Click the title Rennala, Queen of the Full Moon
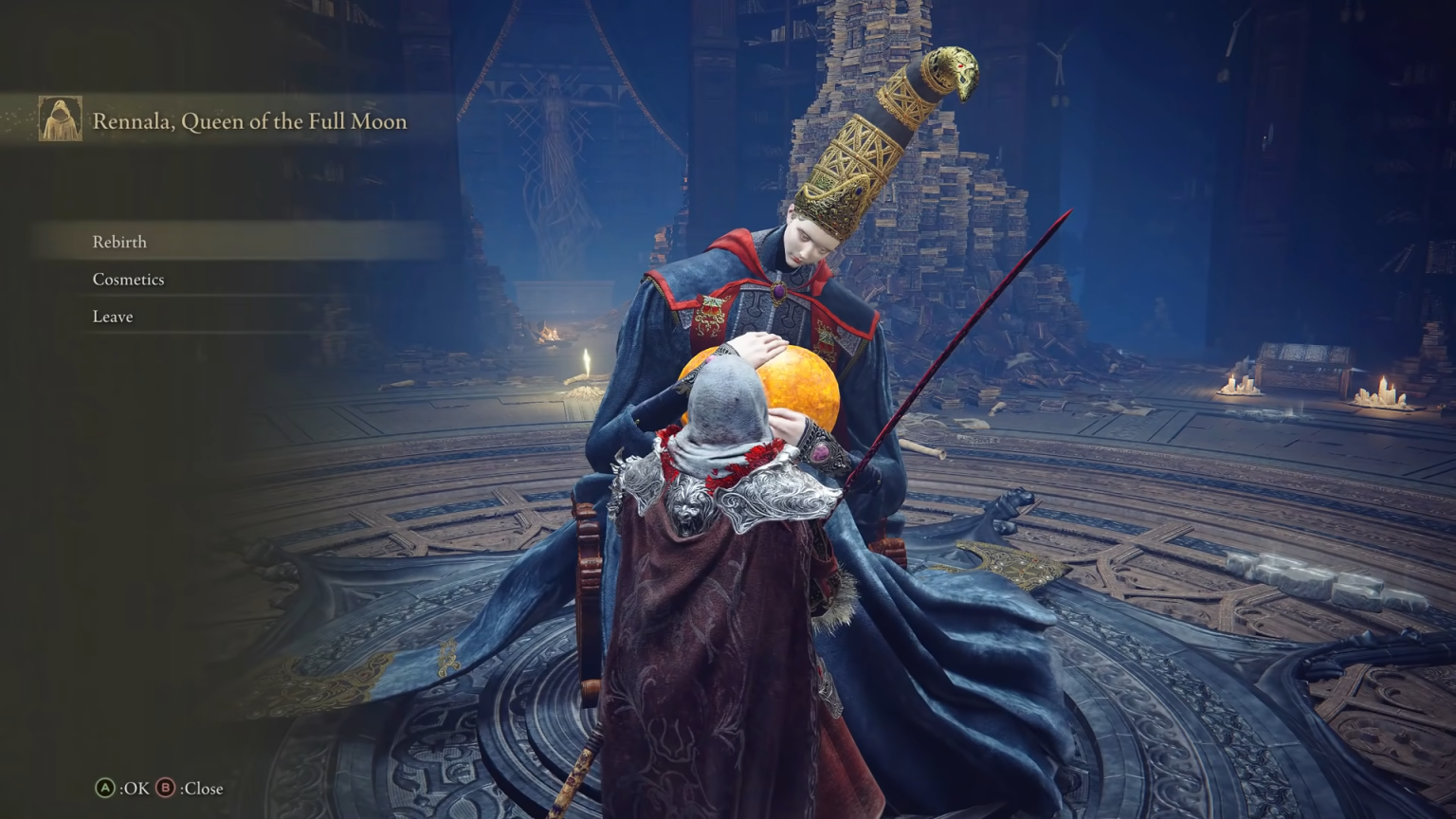Image resolution: width=1456 pixels, height=819 pixels. [x=248, y=121]
